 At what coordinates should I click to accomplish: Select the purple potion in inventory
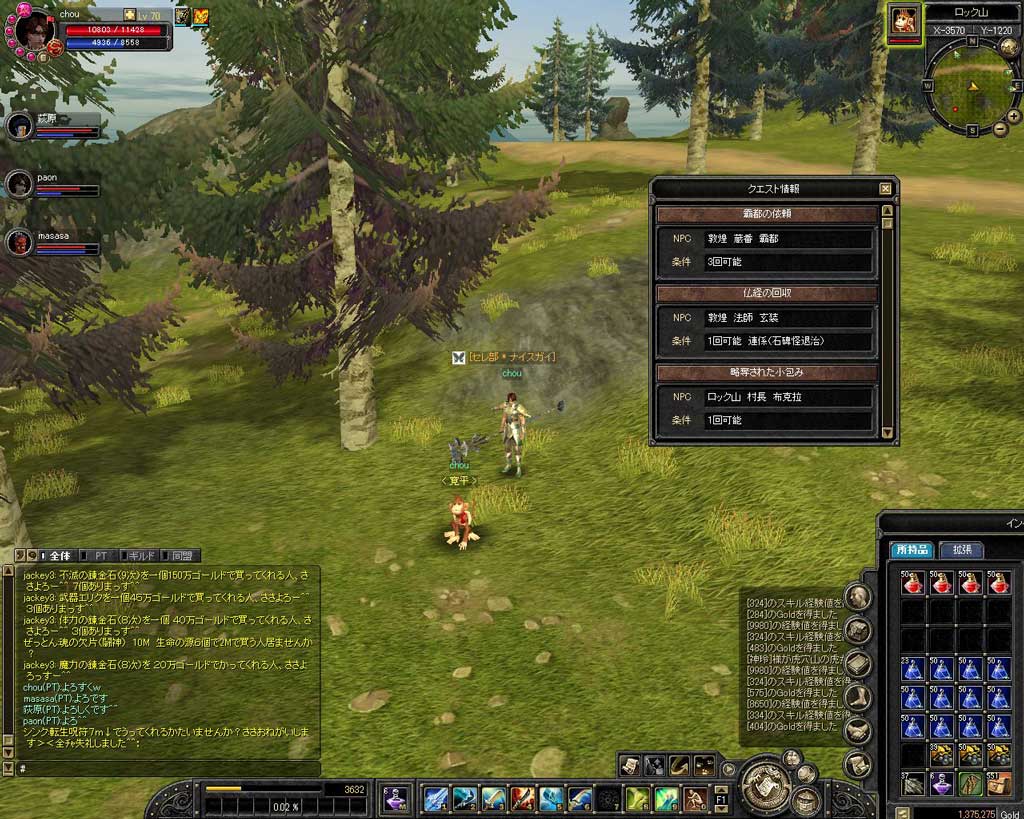[941, 783]
